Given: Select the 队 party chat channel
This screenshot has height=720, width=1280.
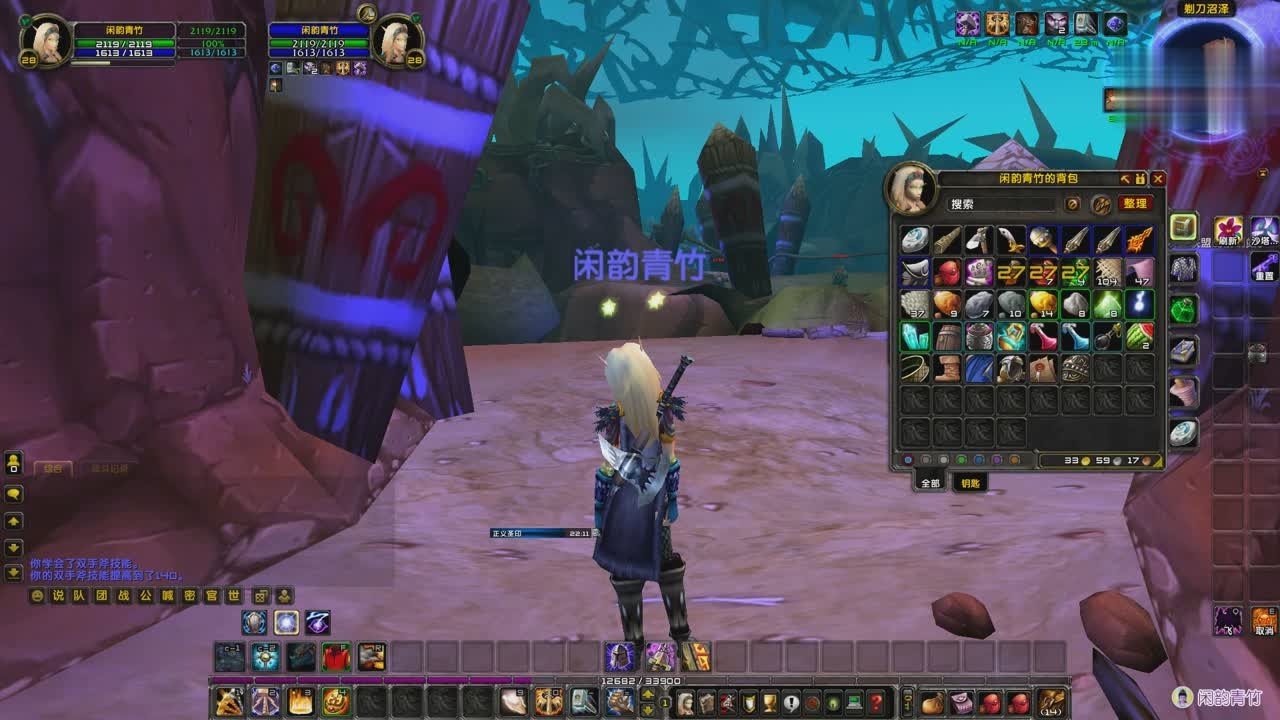Looking at the screenshot, I should point(80,596).
